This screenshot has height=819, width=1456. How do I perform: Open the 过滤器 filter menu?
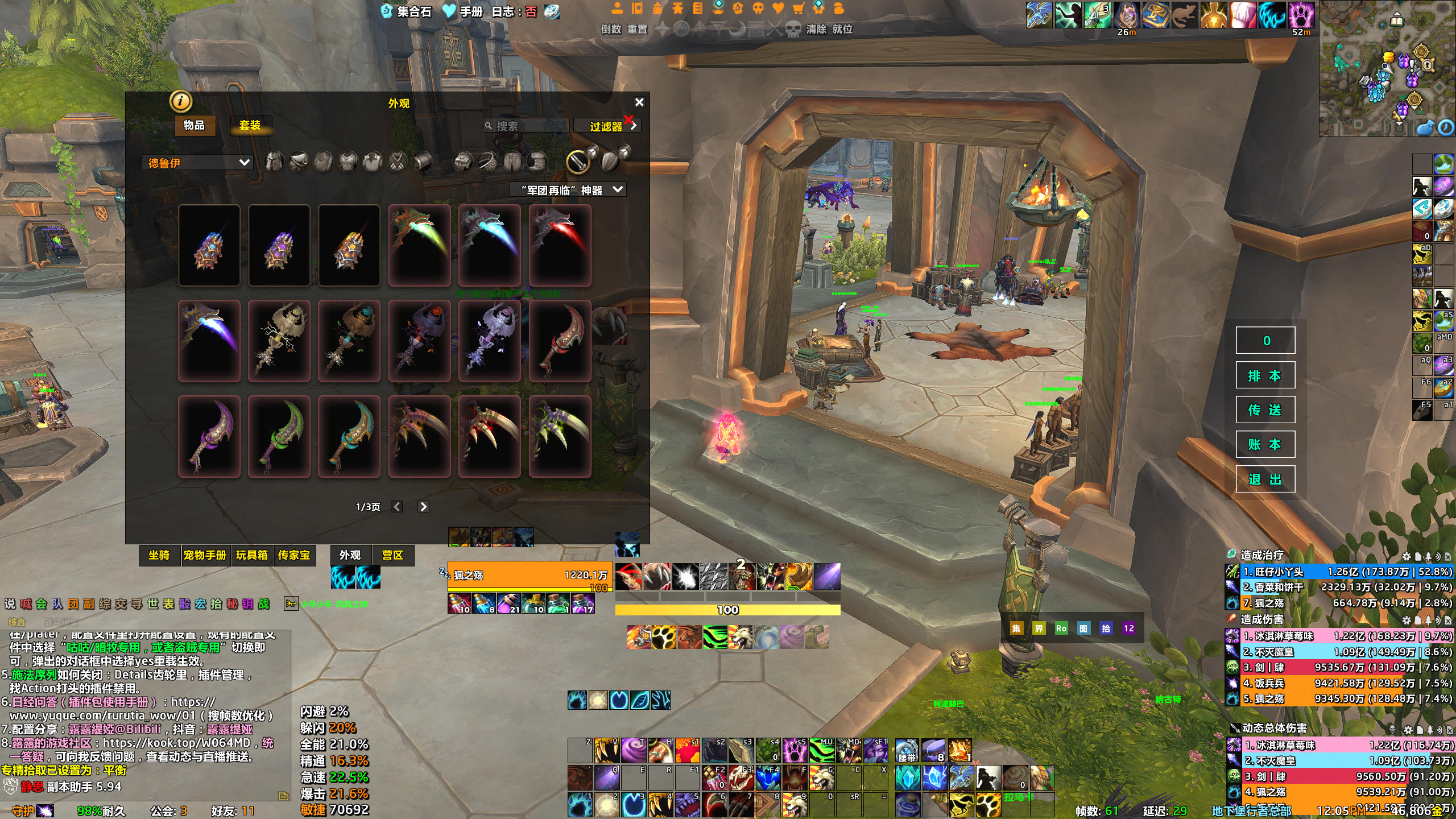(x=607, y=126)
